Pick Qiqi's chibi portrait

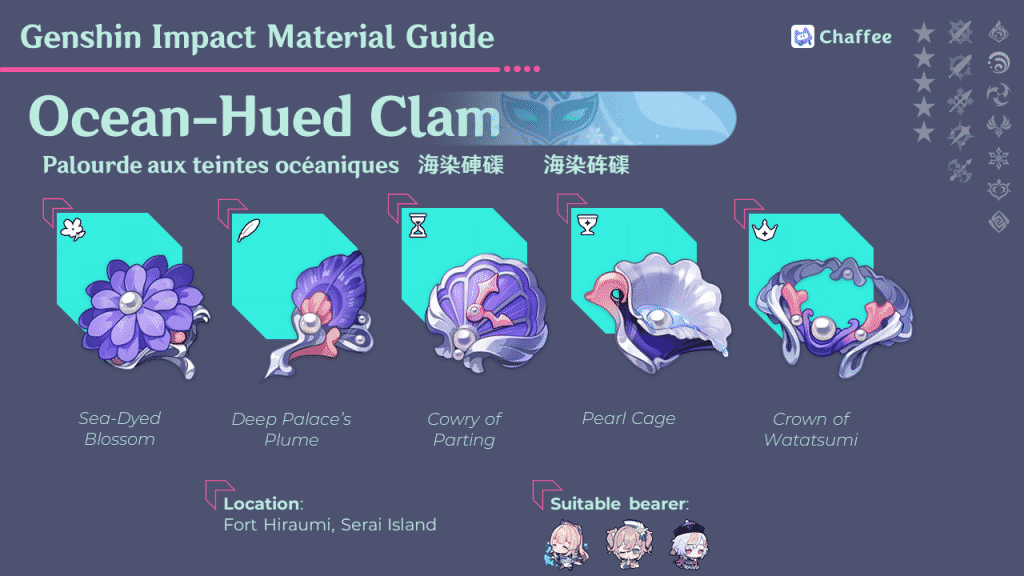[x=689, y=541]
